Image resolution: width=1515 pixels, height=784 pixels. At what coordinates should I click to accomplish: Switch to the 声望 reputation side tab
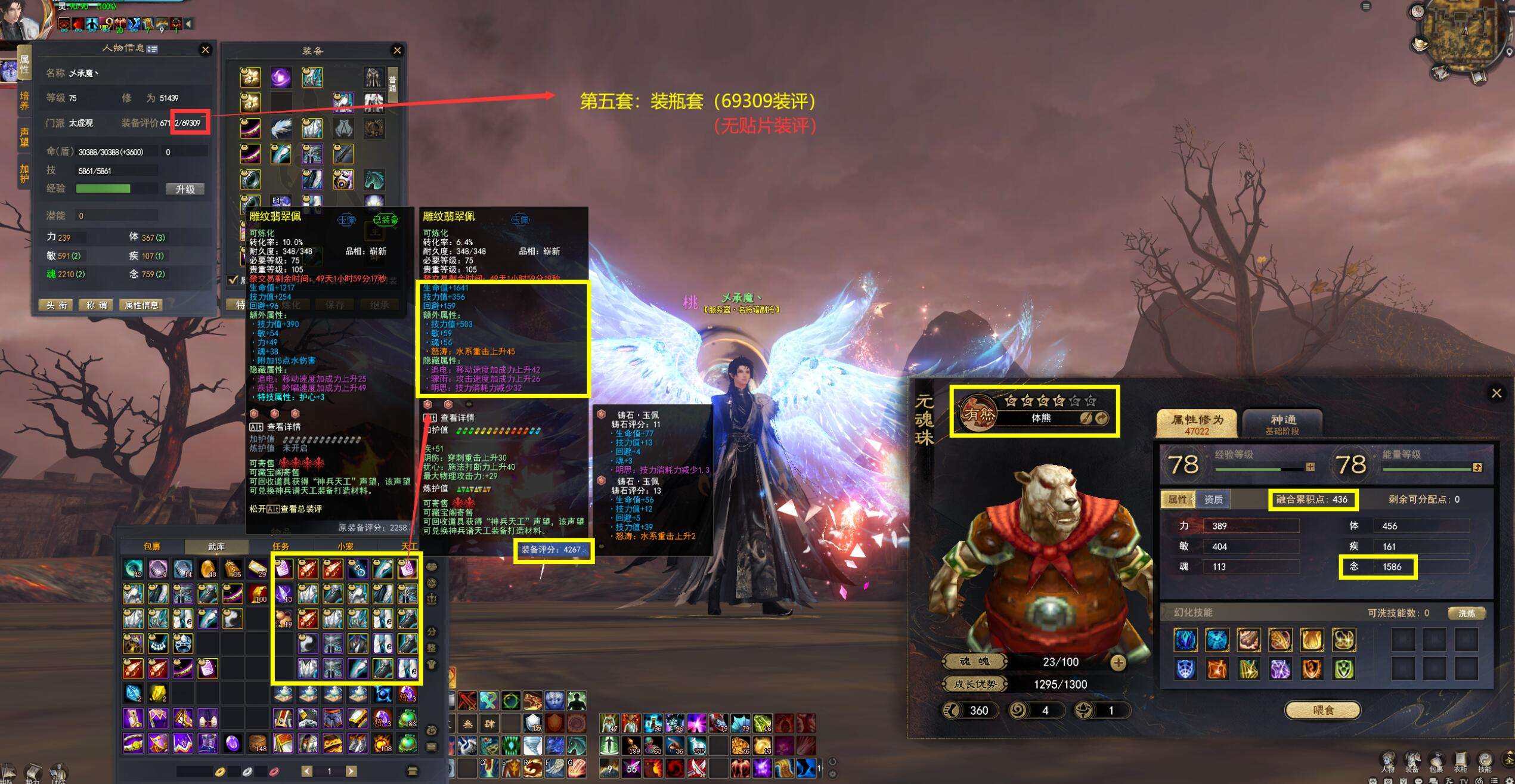point(24,137)
